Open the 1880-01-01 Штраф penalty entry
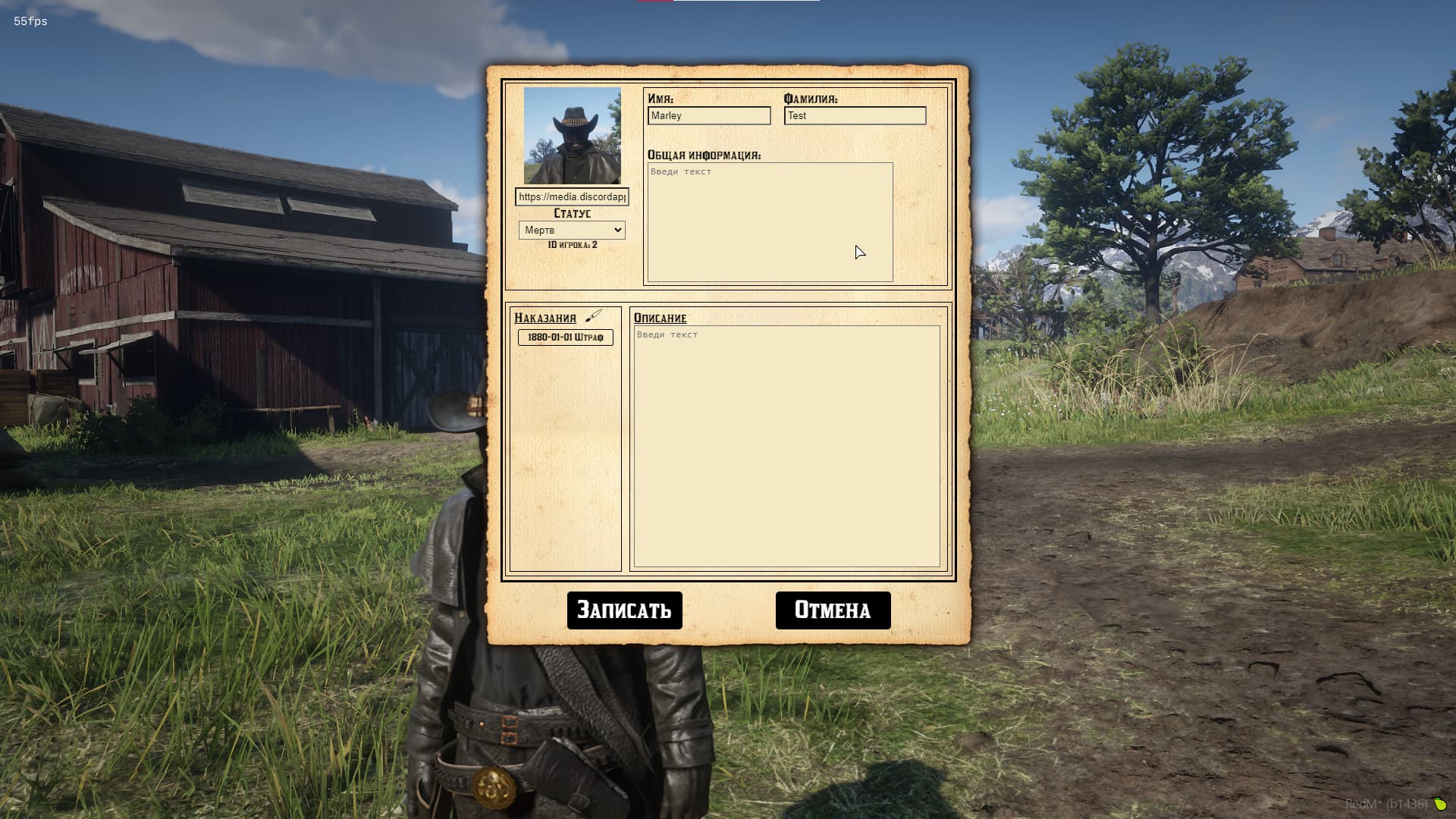This screenshot has height=819, width=1456. pyautogui.click(x=564, y=337)
